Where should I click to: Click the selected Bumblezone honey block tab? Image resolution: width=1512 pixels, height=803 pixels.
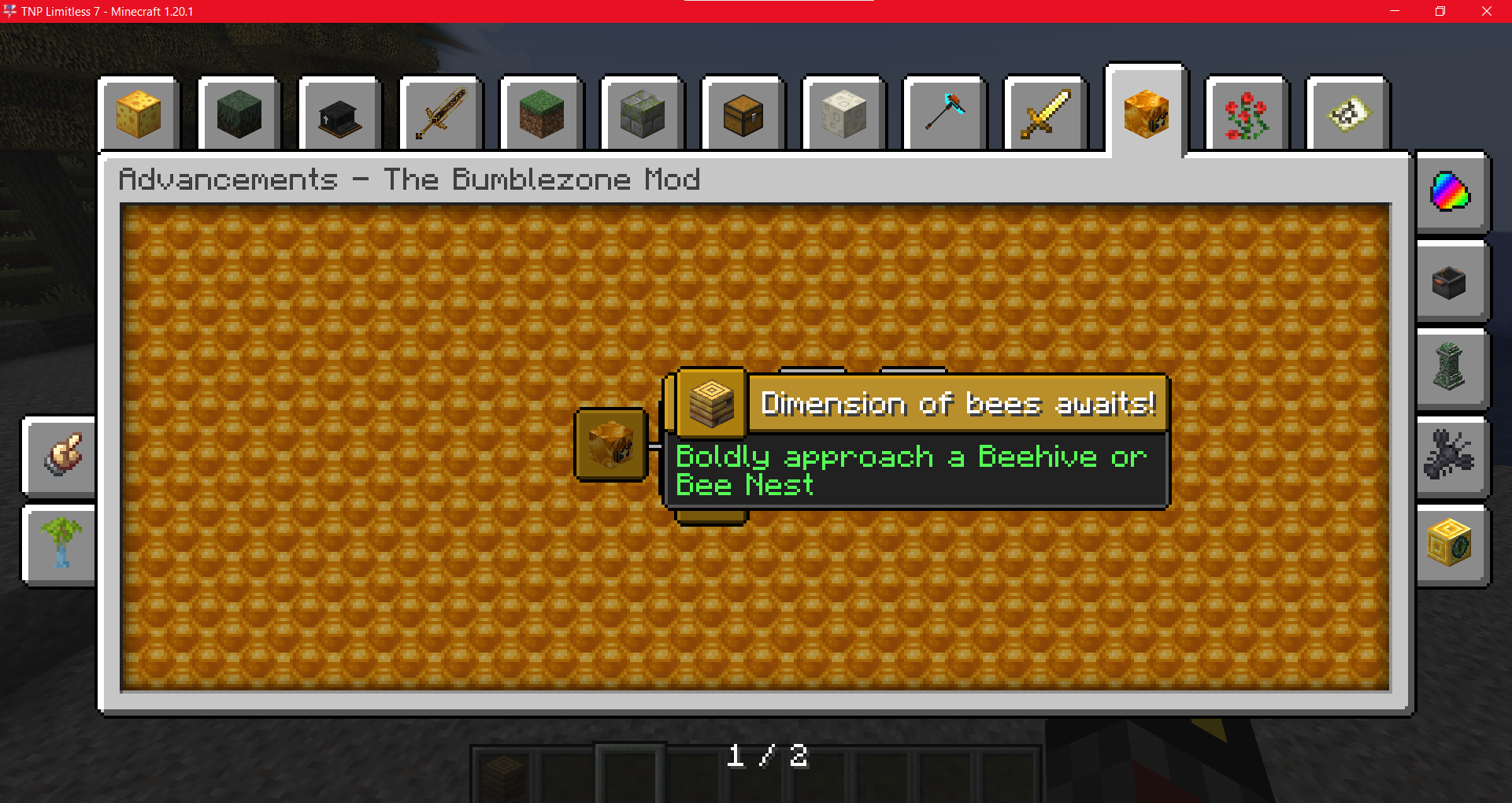(1145, 112)
